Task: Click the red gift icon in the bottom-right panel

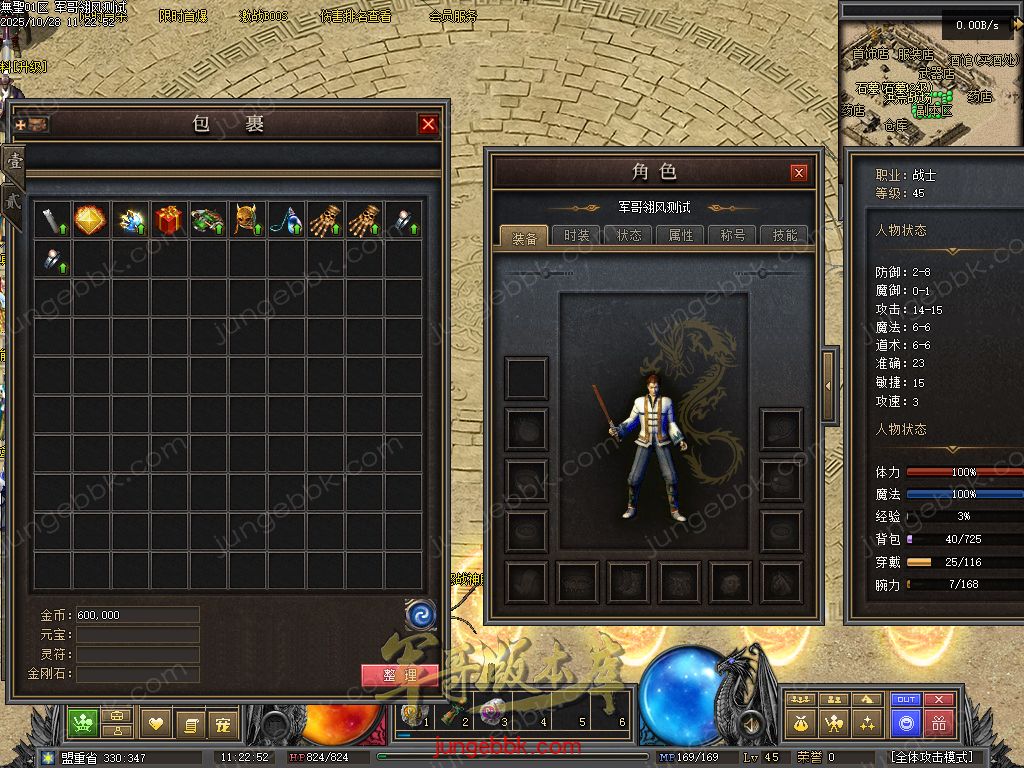Action: point(938,722)
